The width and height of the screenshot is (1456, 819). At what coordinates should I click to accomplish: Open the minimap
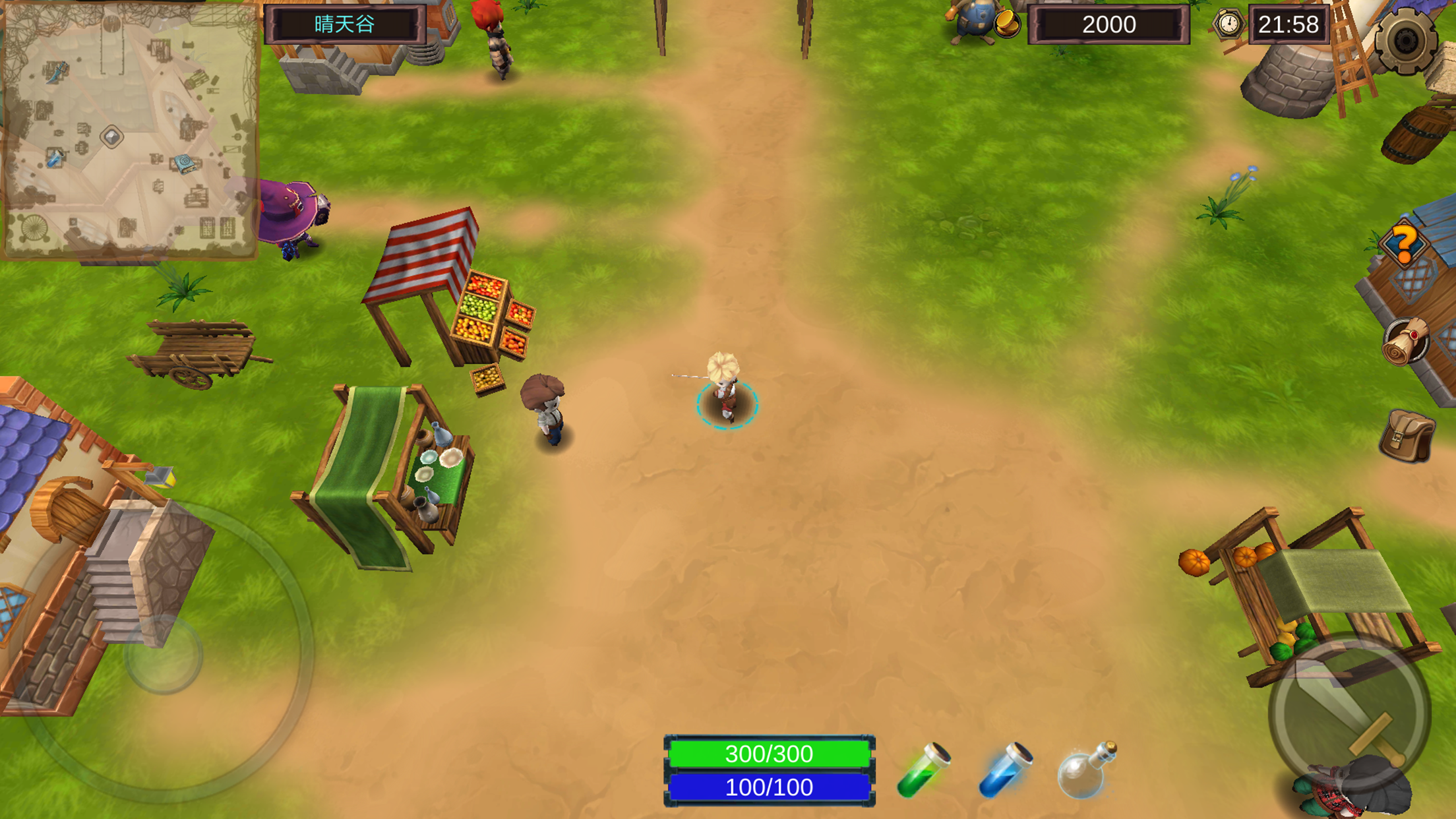click(129, 129)
